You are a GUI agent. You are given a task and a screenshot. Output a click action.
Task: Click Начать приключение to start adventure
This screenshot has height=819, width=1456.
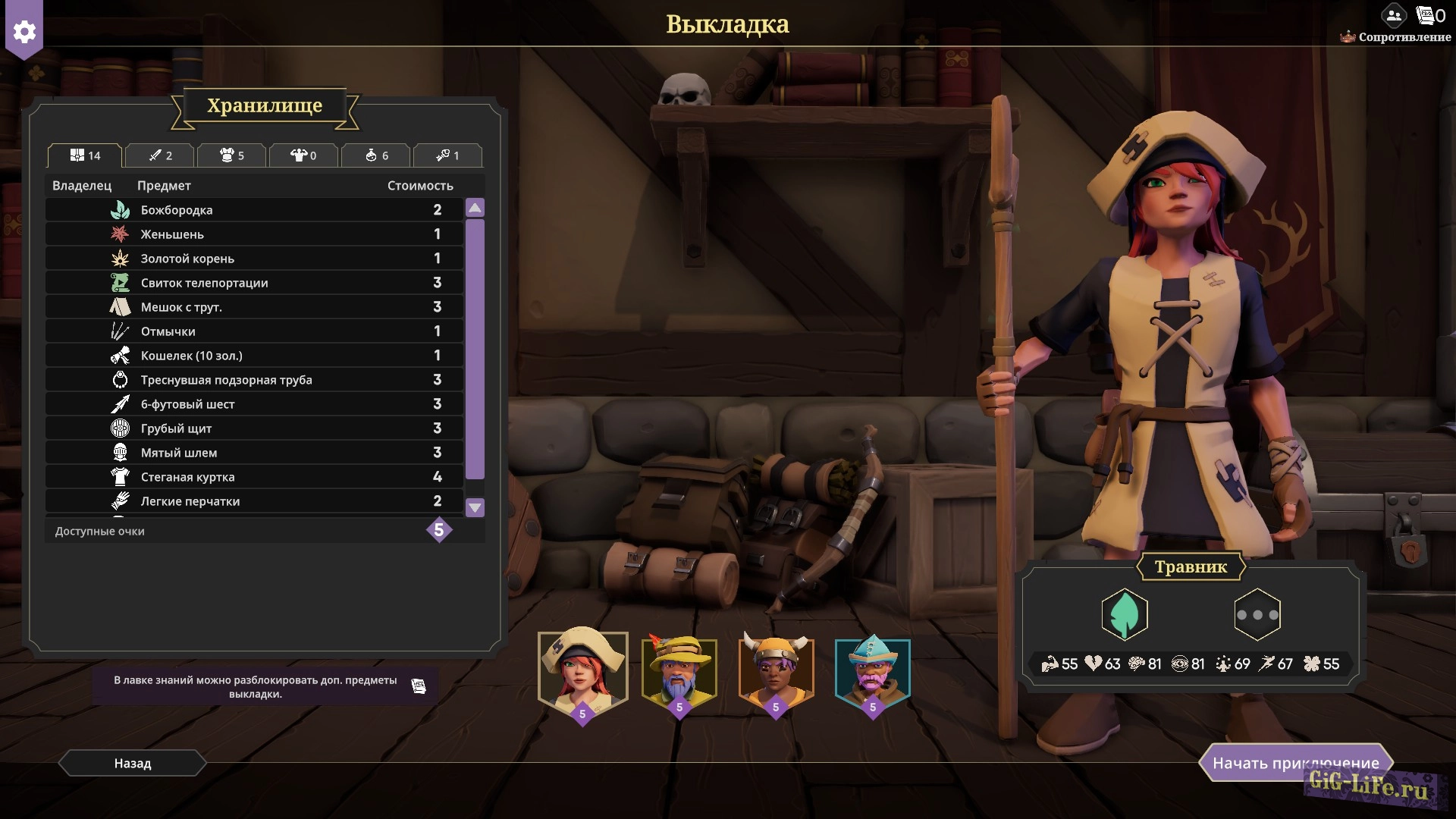1295,763
